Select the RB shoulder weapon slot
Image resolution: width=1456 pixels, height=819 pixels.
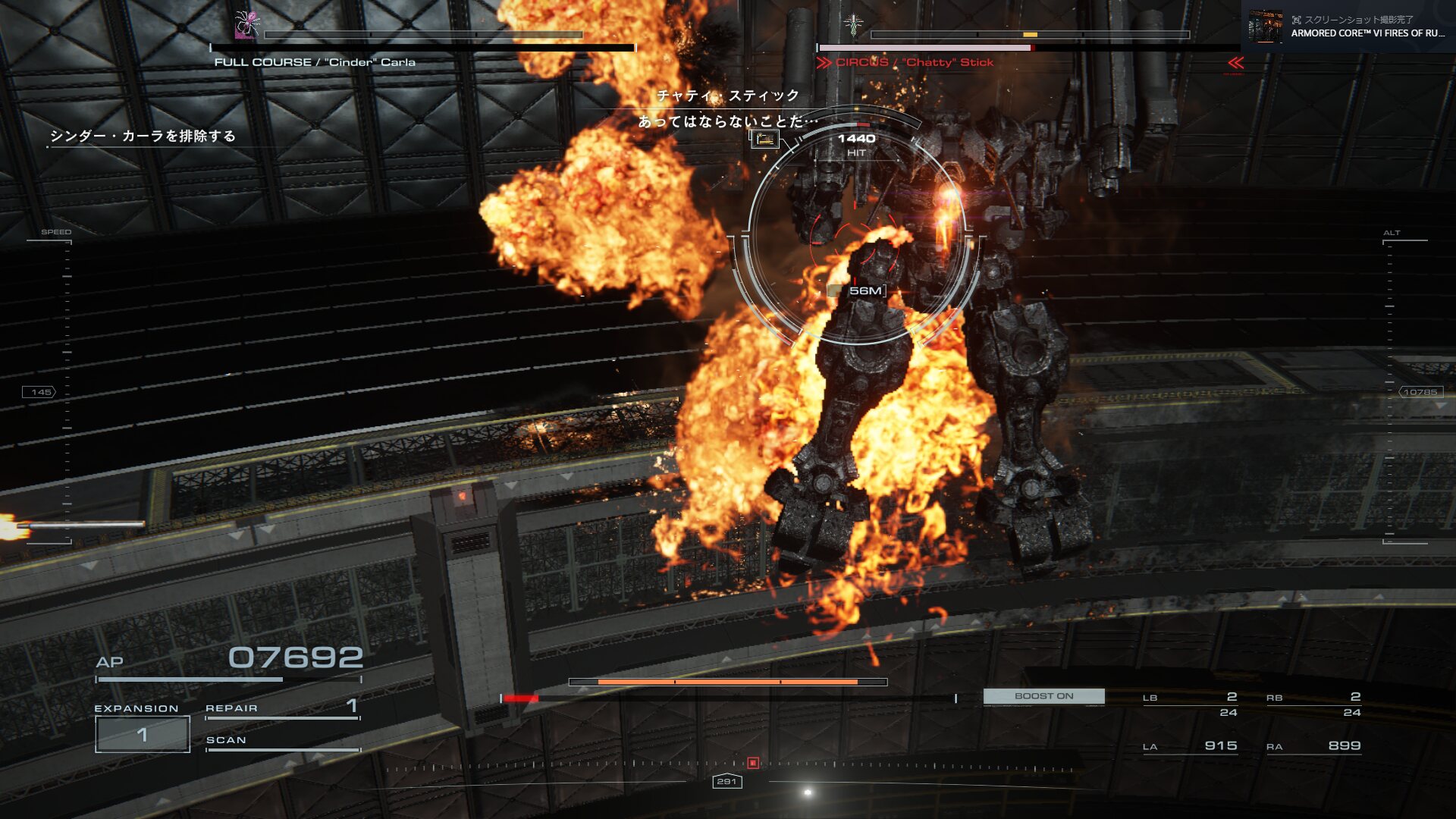pos(1313,704)
